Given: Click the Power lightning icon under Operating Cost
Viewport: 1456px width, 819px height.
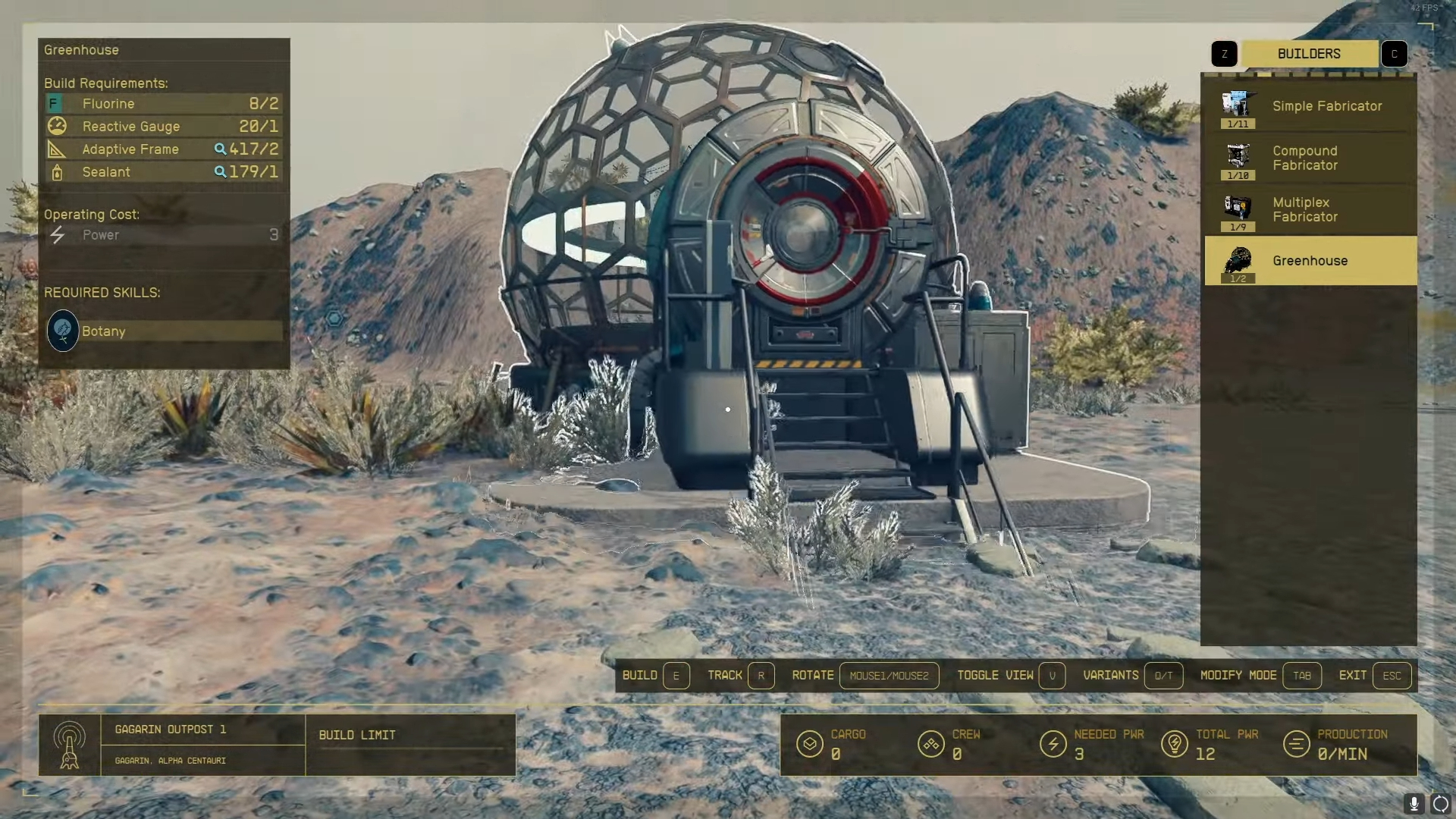Looking at the screenshot, I should point(57,235).
